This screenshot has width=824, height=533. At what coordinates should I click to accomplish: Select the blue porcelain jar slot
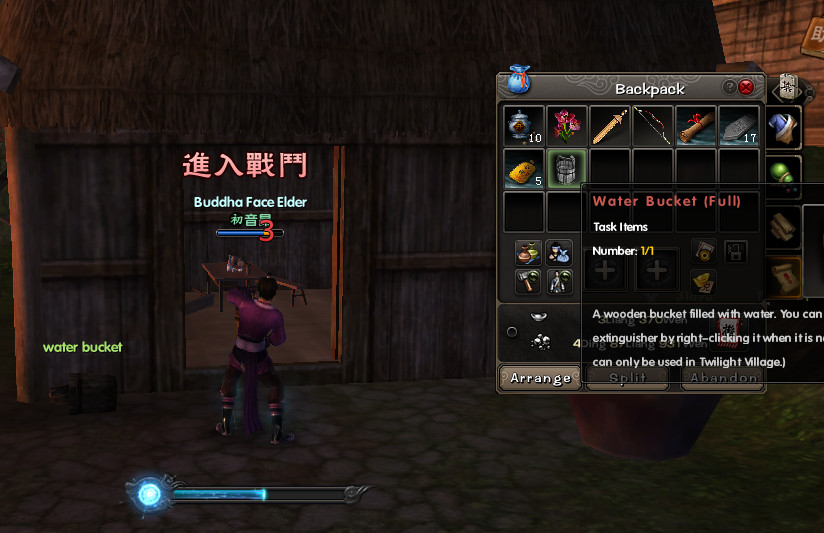pos(524,127)
